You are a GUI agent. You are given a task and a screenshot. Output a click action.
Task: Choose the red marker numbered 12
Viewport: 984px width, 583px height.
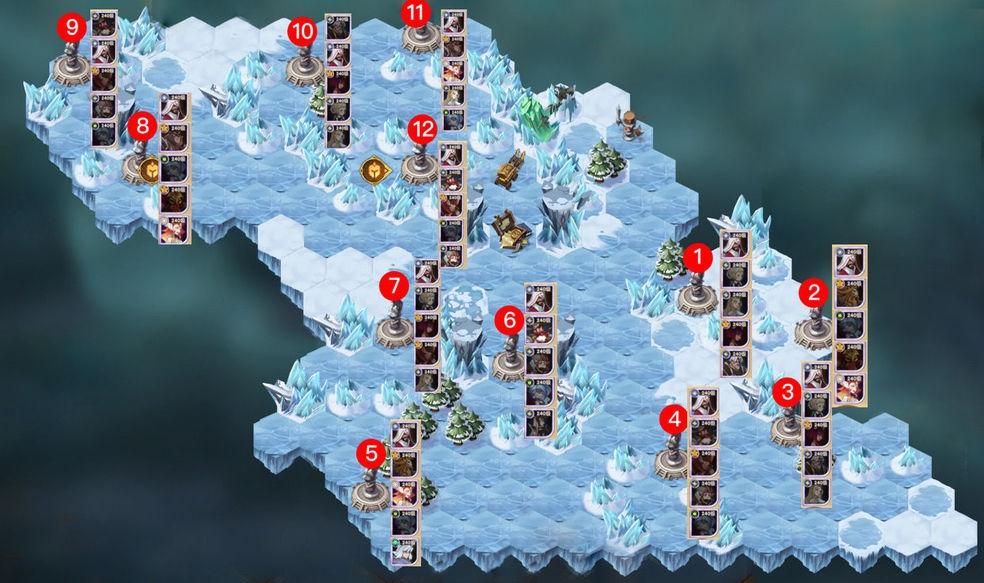pyautogui.click(x=422, y=128)
